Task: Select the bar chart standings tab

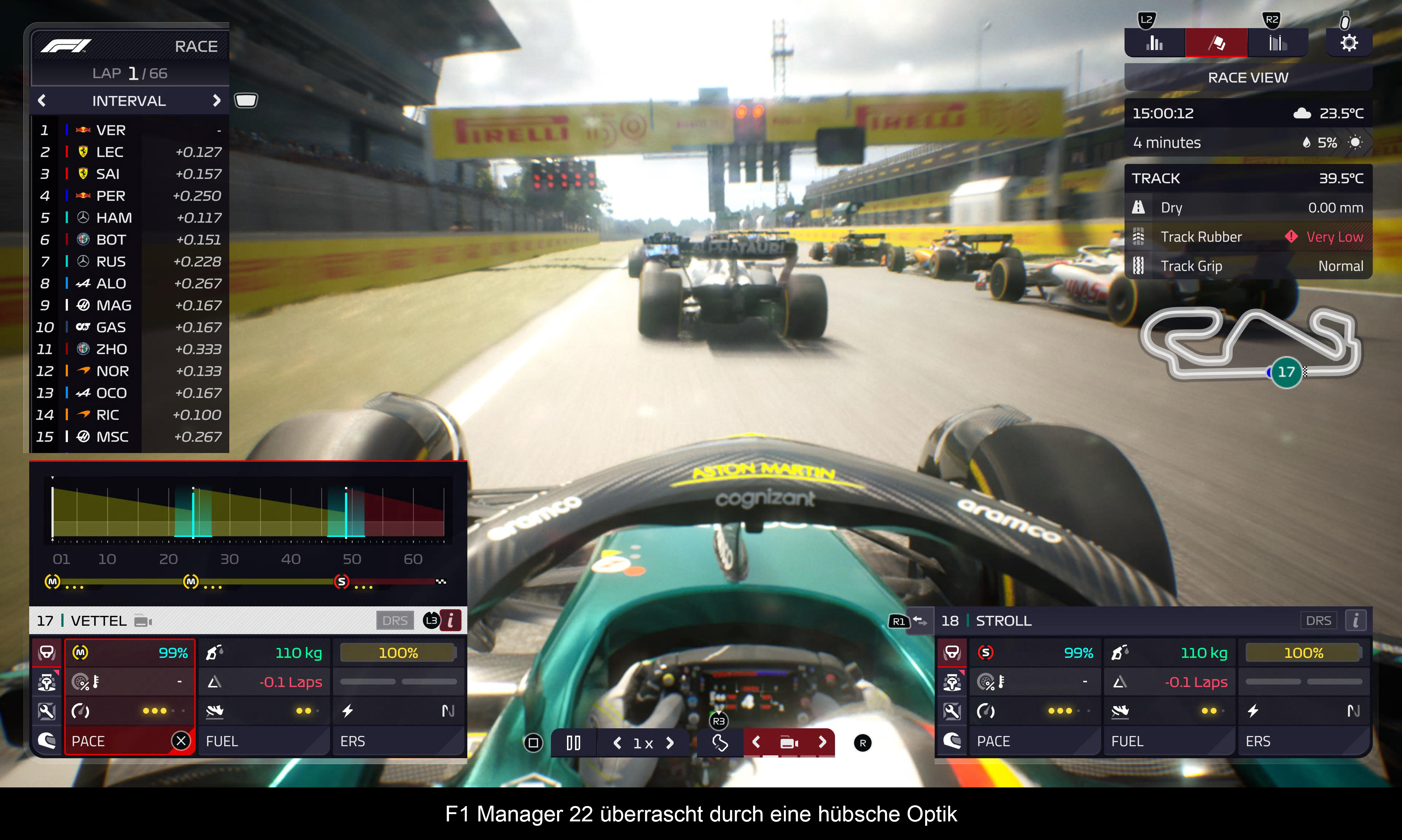Action: coord(1155,43)
